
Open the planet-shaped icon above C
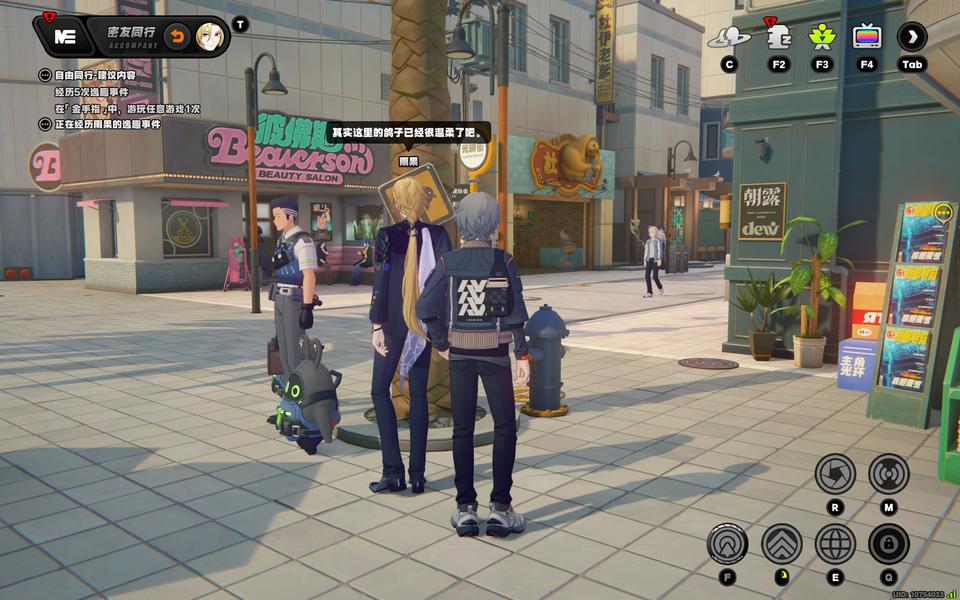pyautogui.click(x=729, y=38)
